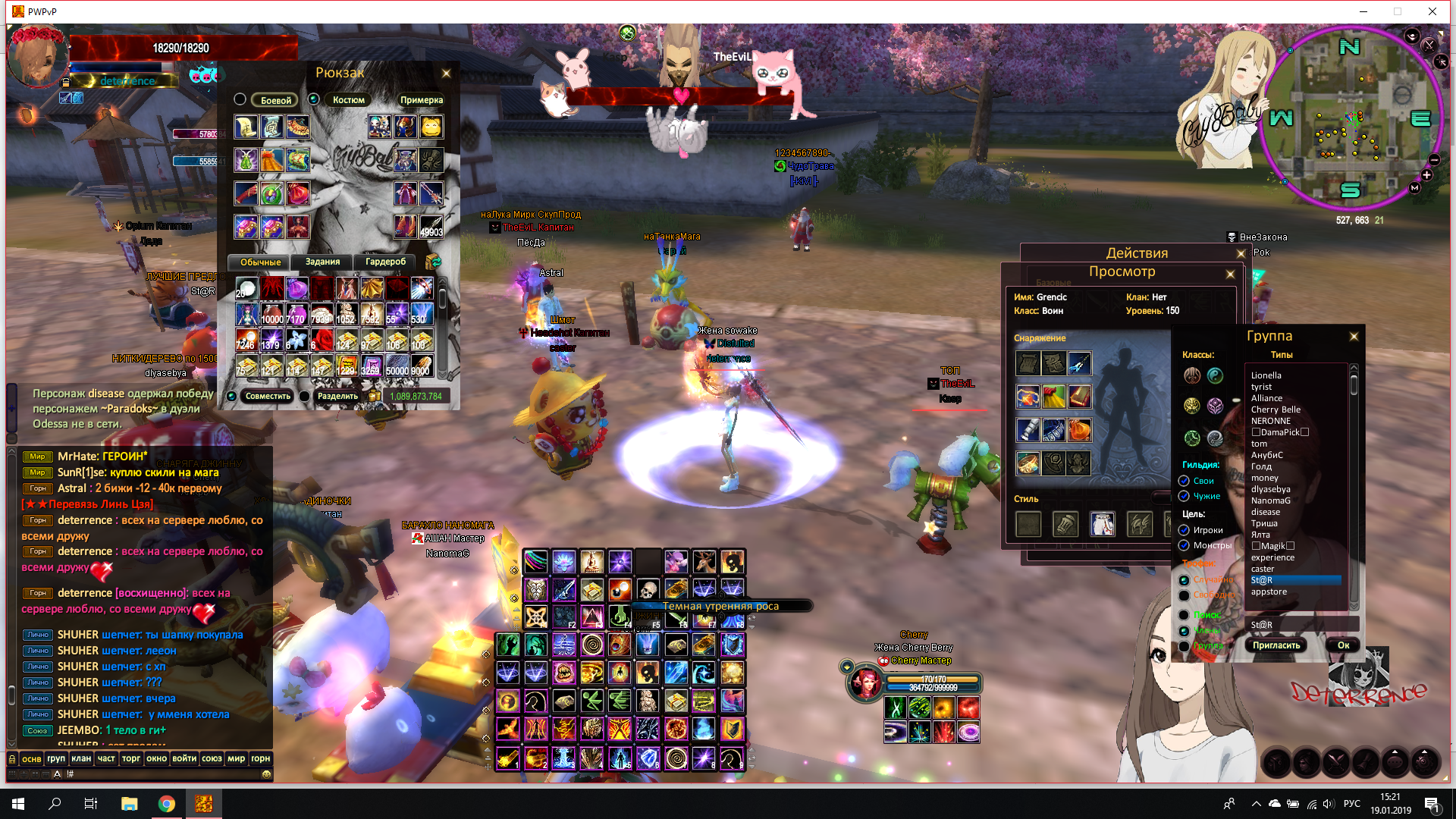Open the Гардероб inventory tab
Viewport: 1456px width, 819px height.
click(x=385, y=262)
